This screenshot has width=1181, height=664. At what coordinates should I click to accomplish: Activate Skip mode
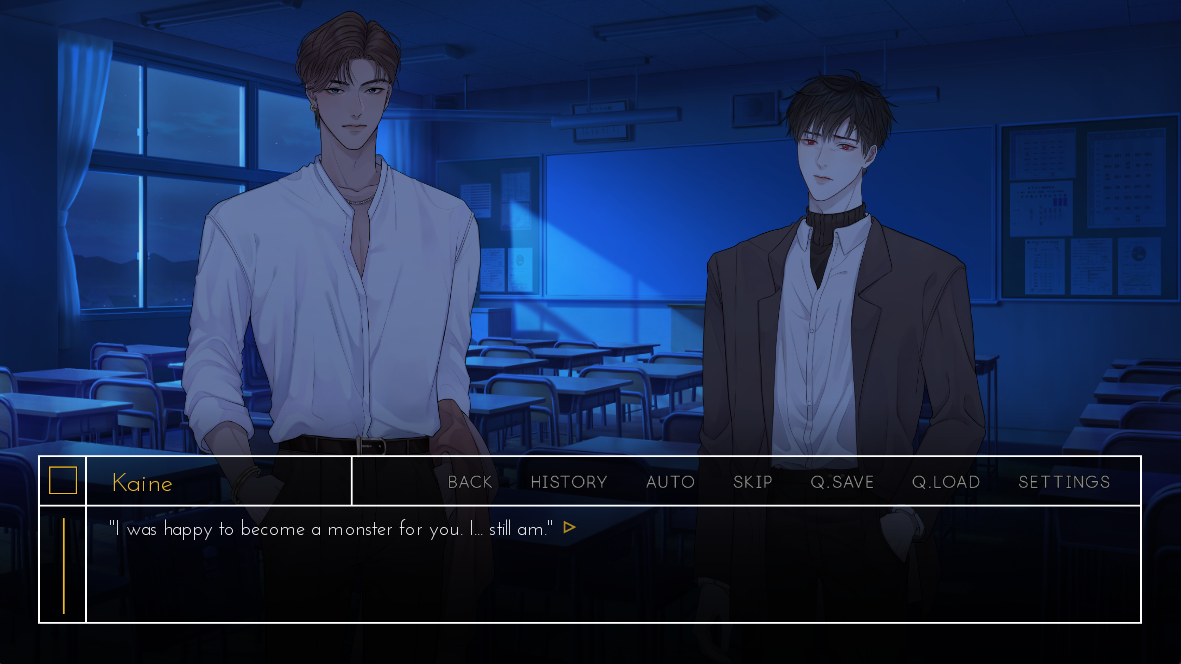point(753,482)
